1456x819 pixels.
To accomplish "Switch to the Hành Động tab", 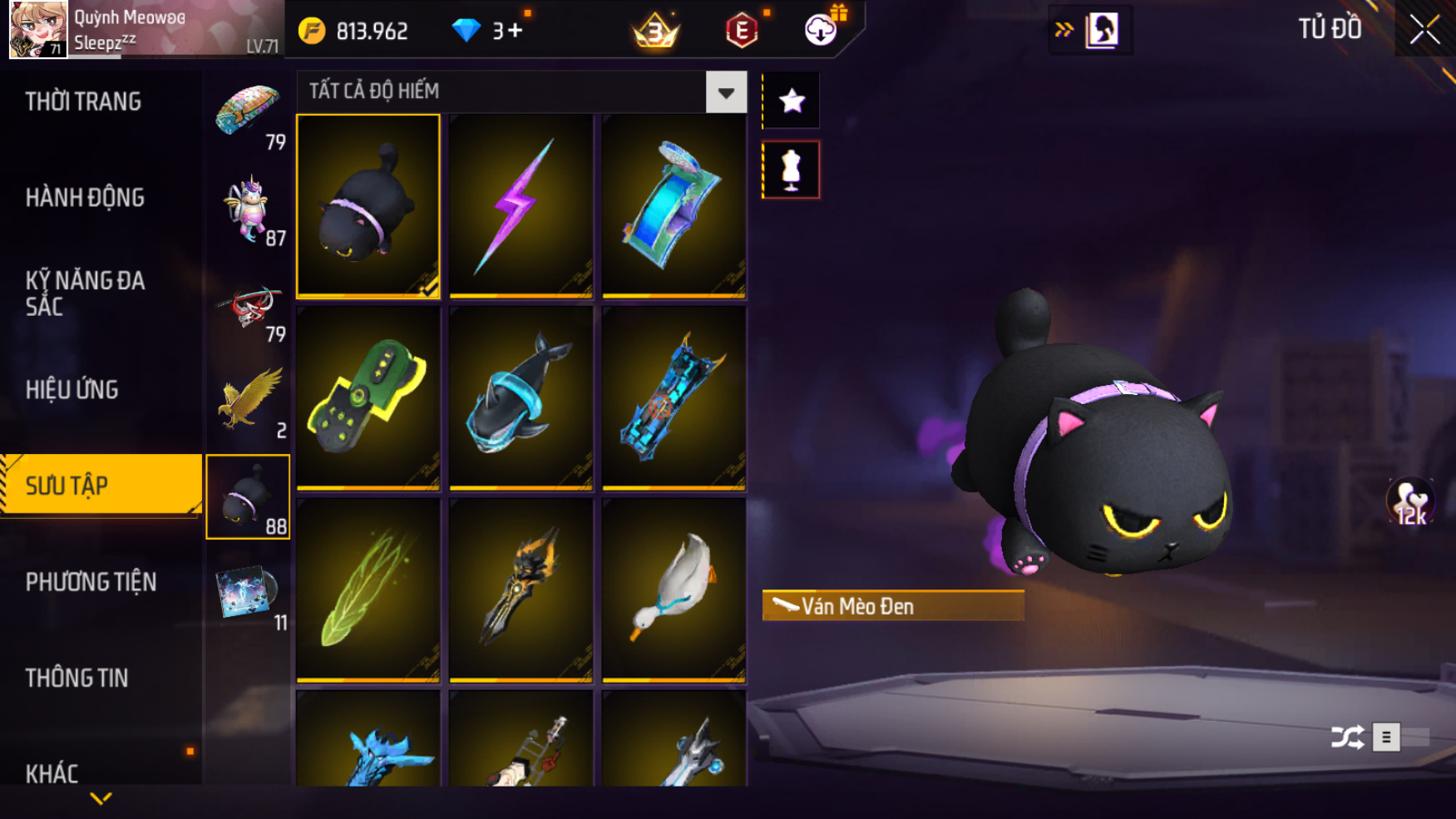I will click(x=85, y=198).
